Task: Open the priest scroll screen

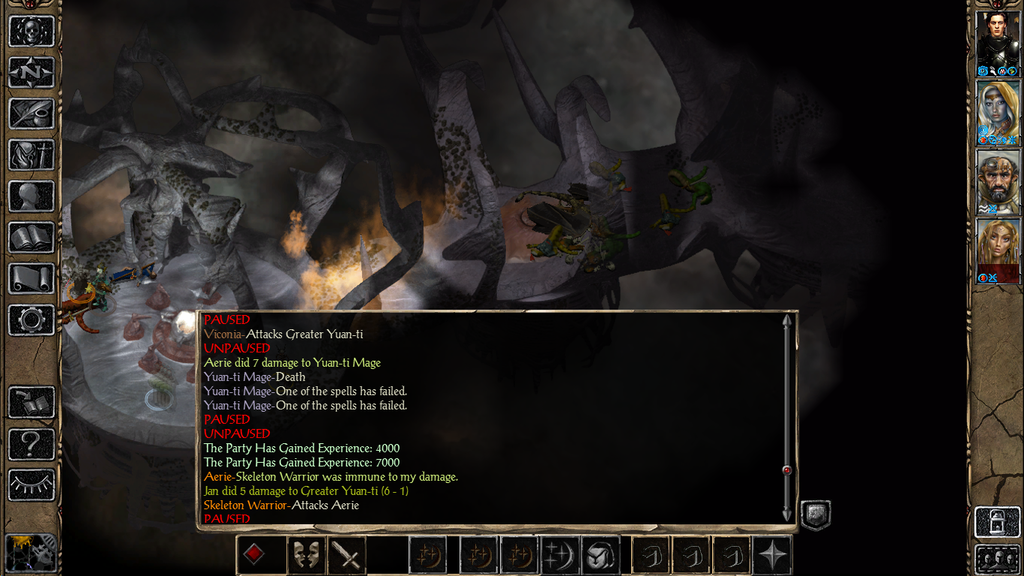Action: tap(31, 278)
